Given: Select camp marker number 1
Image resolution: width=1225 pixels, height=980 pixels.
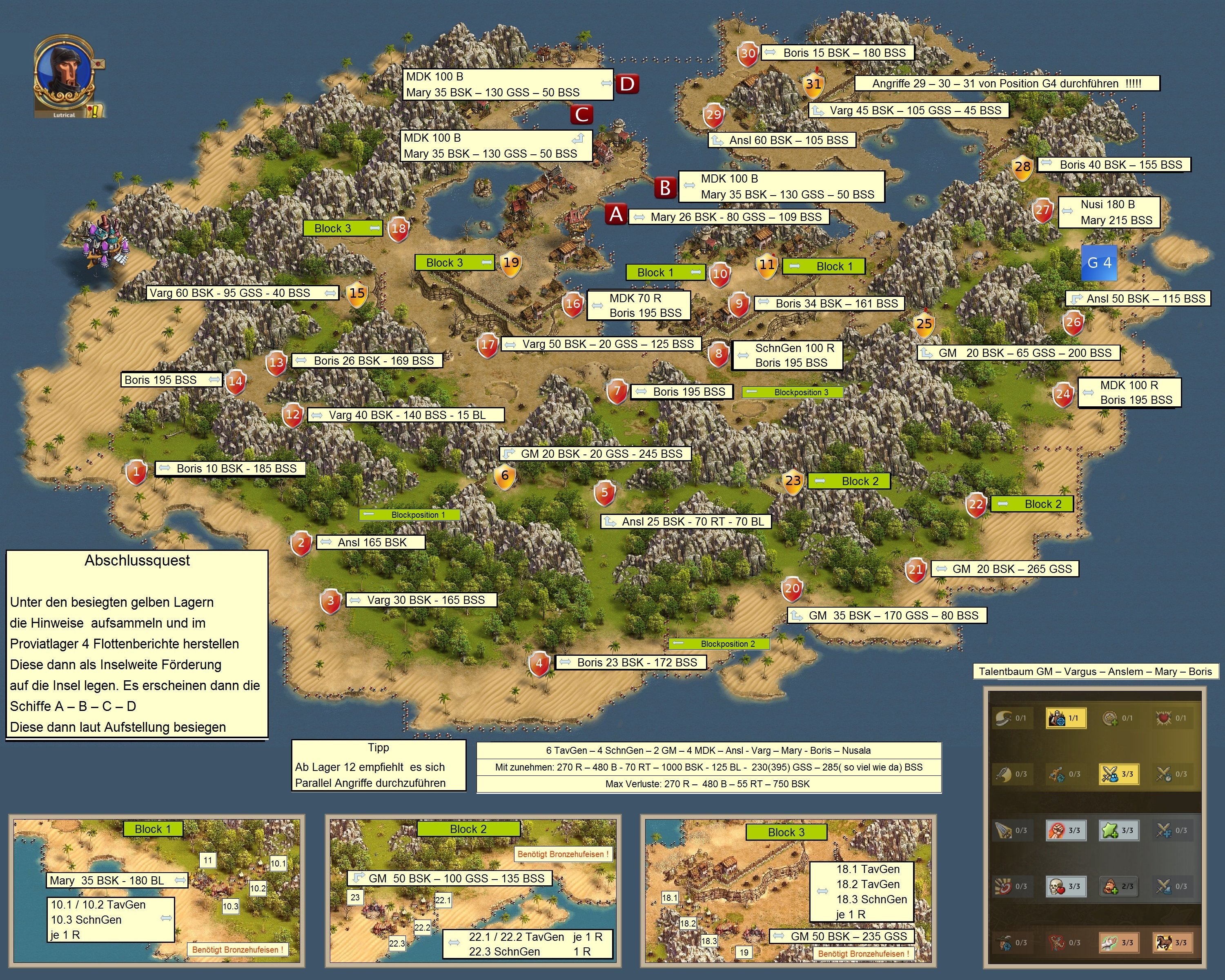Looking at the screenshot, I should [136, 472].
